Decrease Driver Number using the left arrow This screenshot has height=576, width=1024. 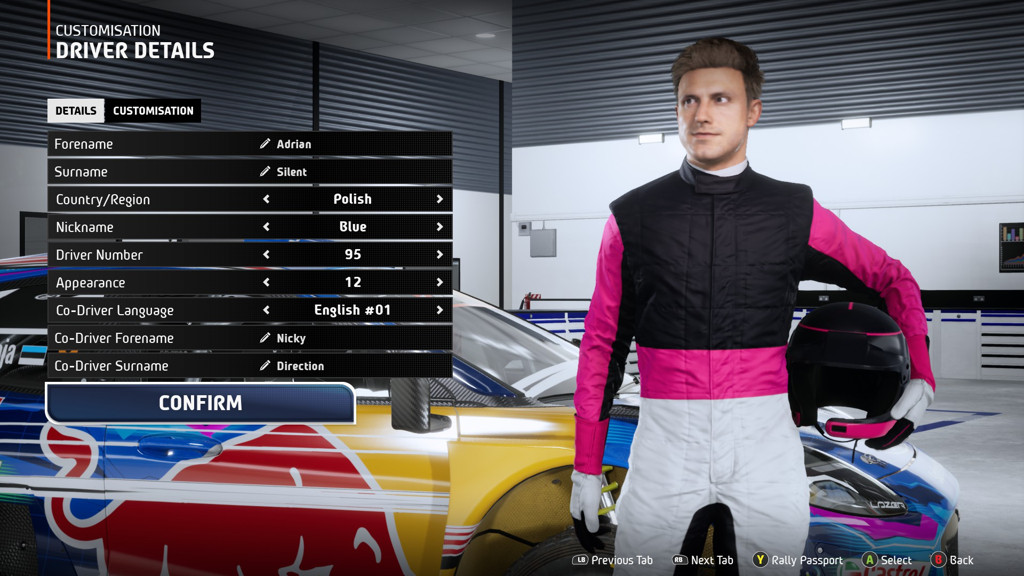[x=266, y=255]
